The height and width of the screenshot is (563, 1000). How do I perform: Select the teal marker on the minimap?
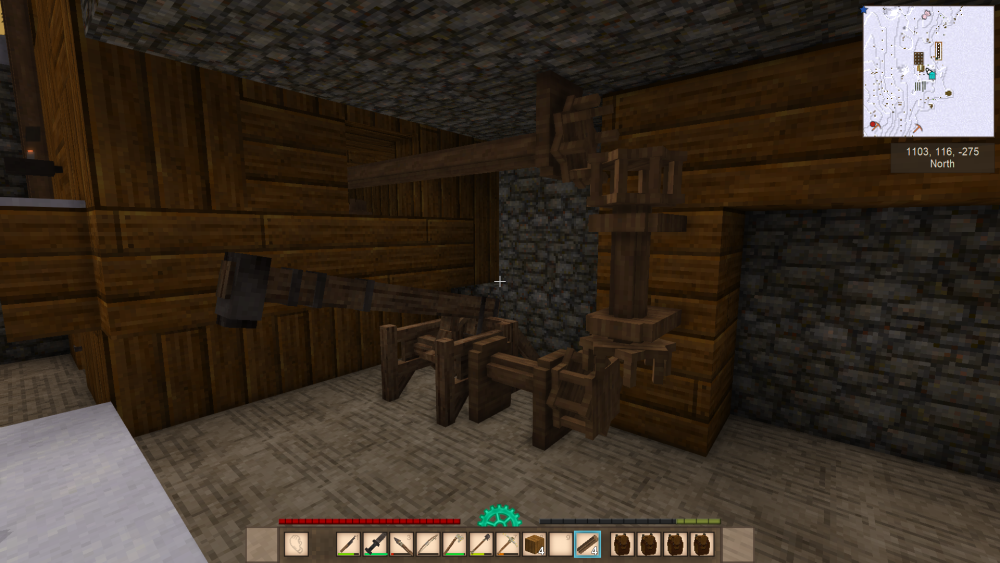point(932,74)
